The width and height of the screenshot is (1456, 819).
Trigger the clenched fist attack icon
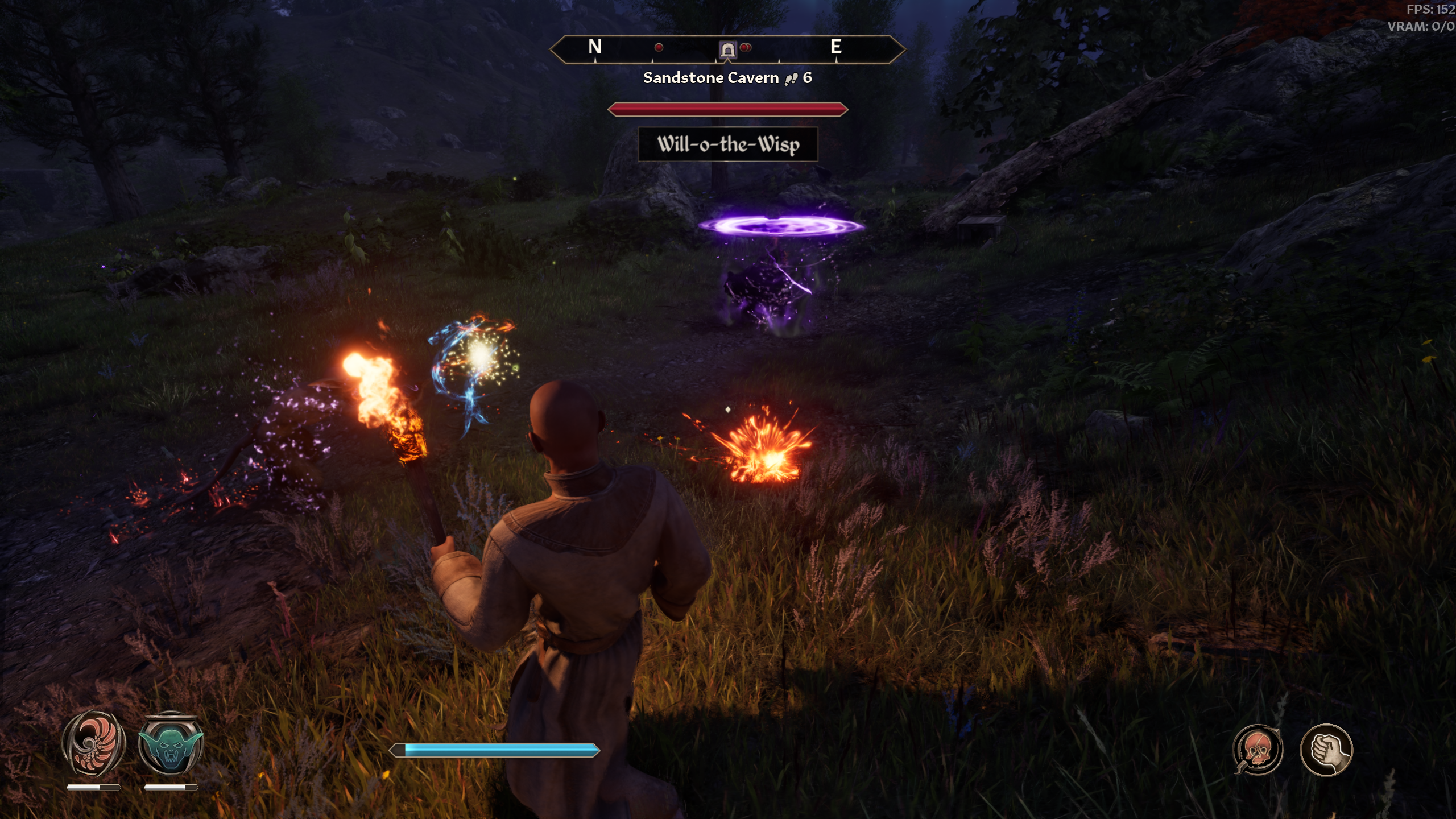(1326, 750)
